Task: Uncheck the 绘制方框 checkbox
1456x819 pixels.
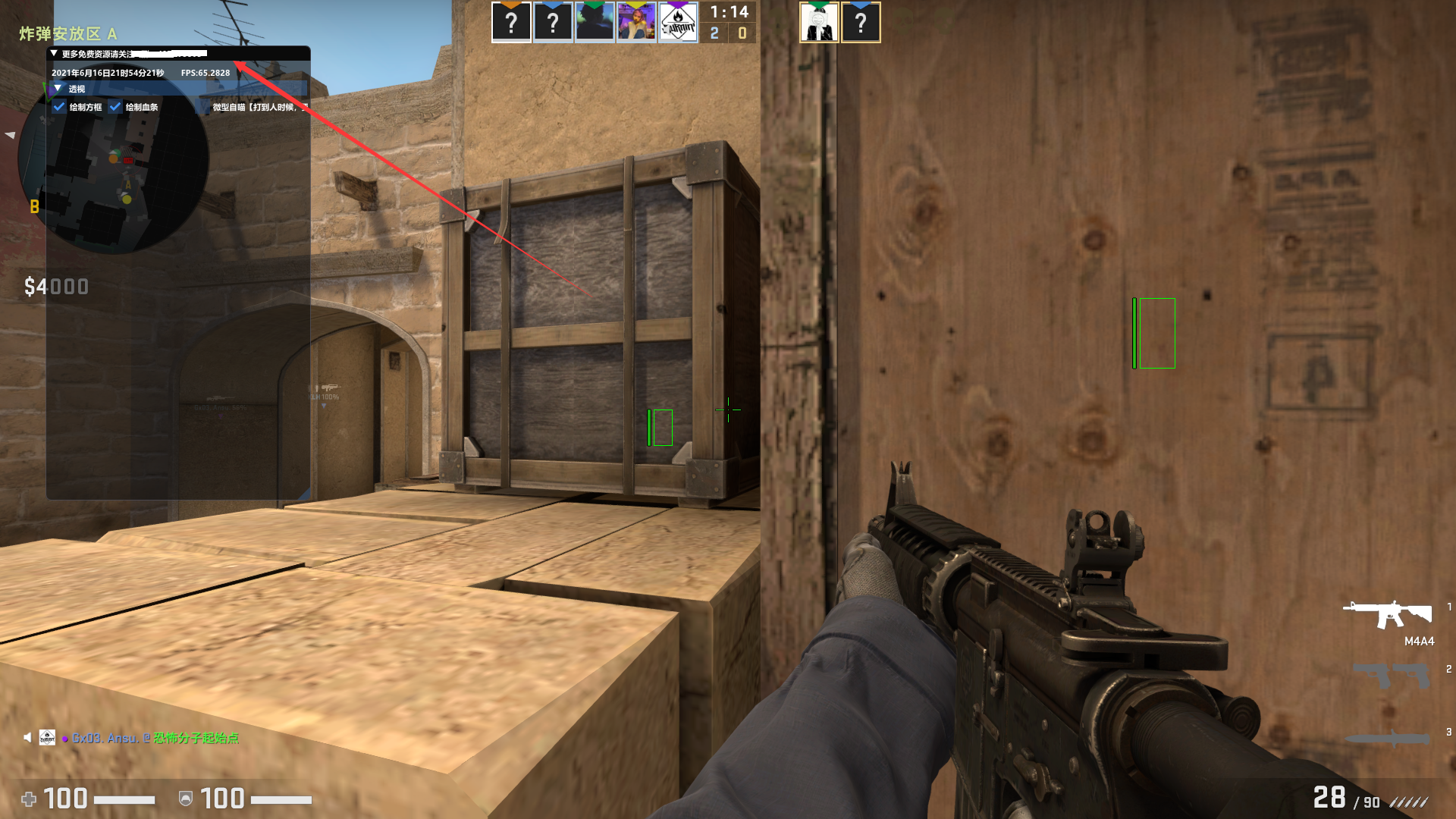Action: point(60,107)
